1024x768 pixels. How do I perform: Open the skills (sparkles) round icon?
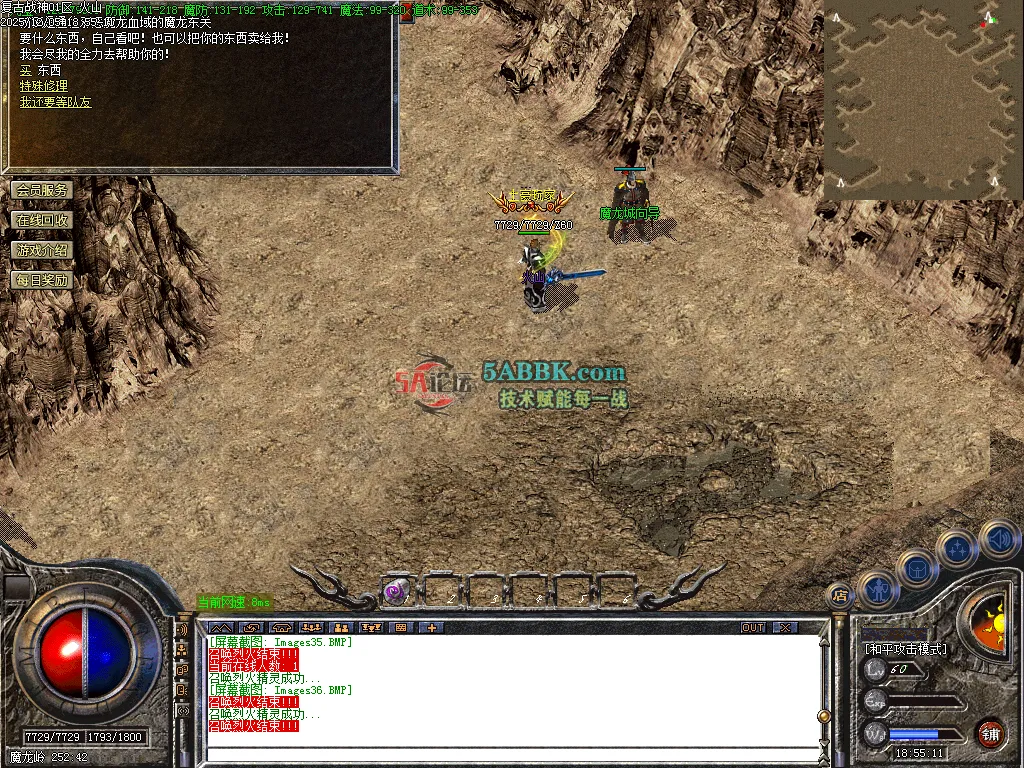coord(958,549)
